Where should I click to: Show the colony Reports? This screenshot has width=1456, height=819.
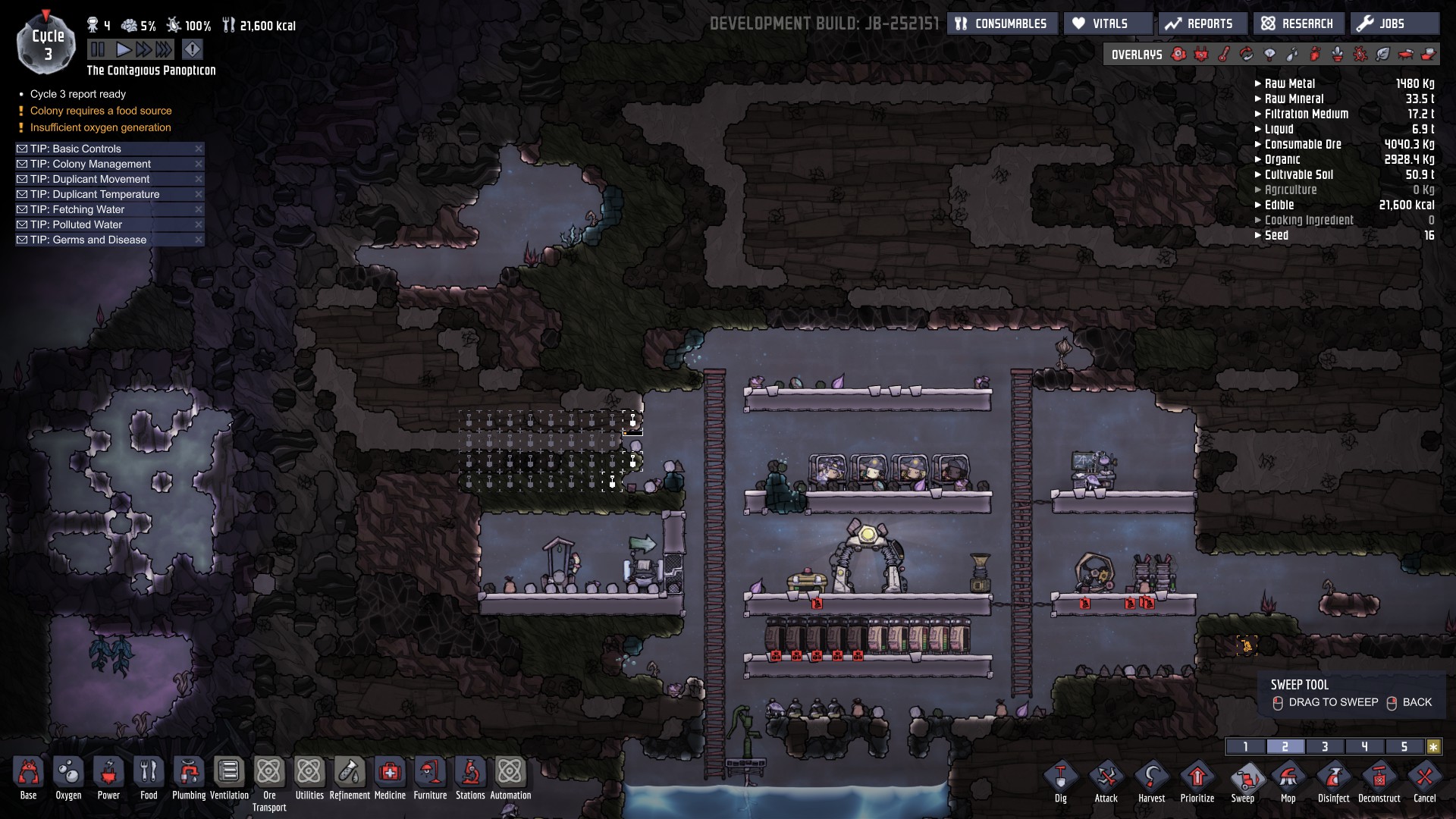pyautogui.click(x=1201, y=24)
